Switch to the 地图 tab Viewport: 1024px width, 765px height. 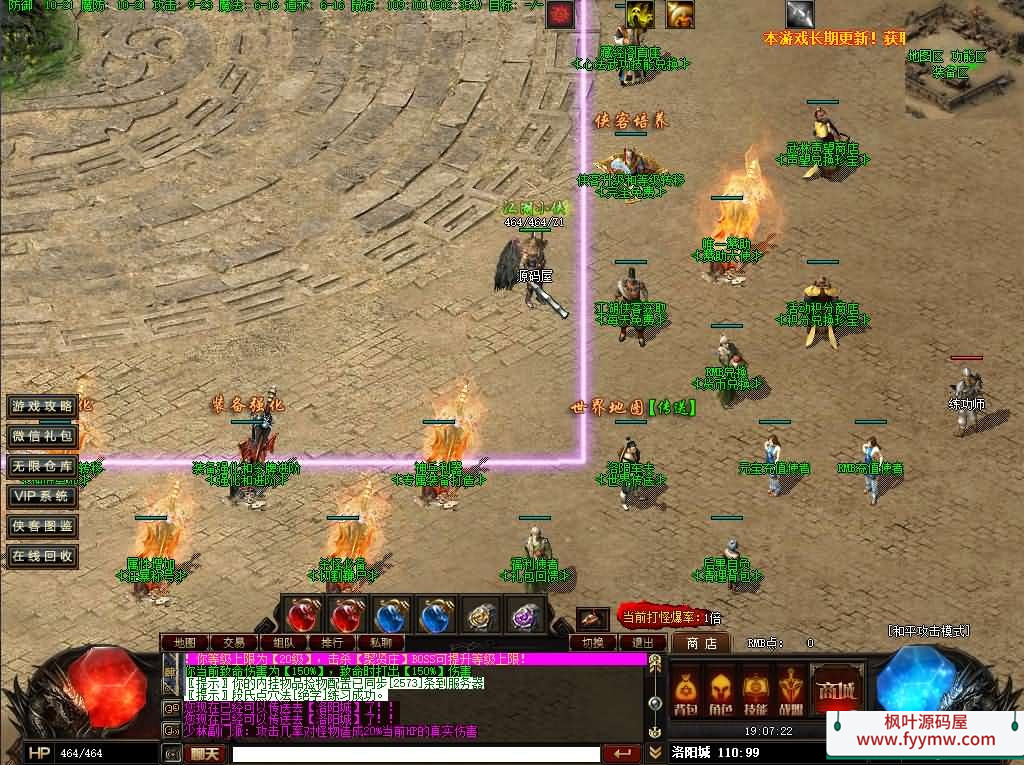[184, 642]
